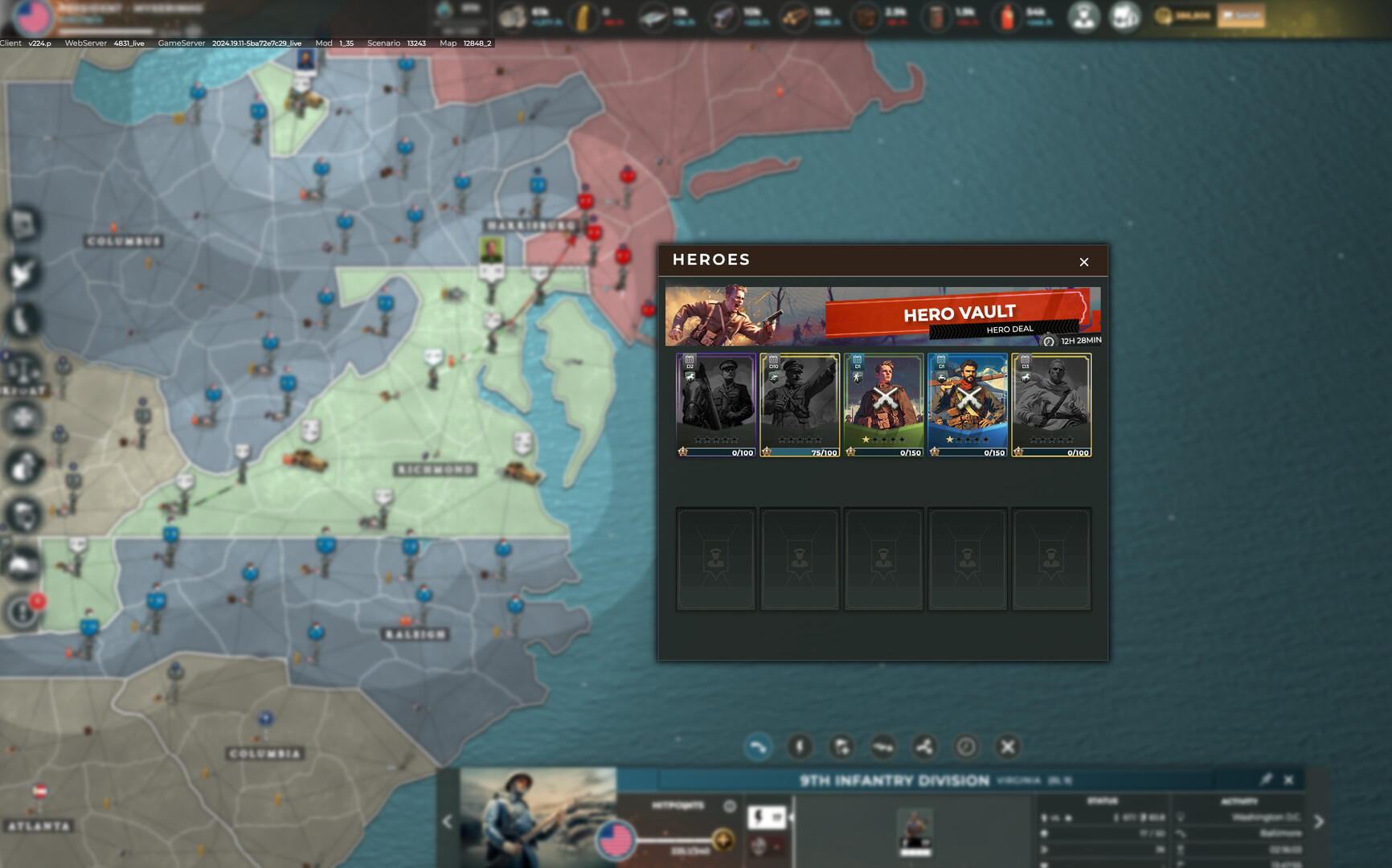1392x868 pixels.
Task: Expand the division panel with right chevron
Action: pyautogui.click(x=1317, y=822)
